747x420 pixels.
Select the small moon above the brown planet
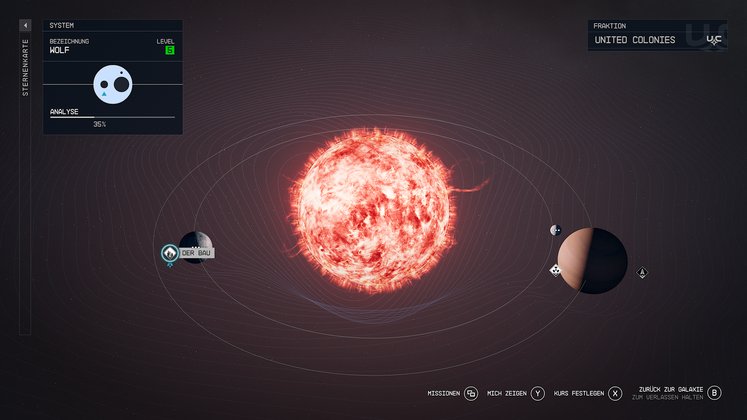(555, 230)
